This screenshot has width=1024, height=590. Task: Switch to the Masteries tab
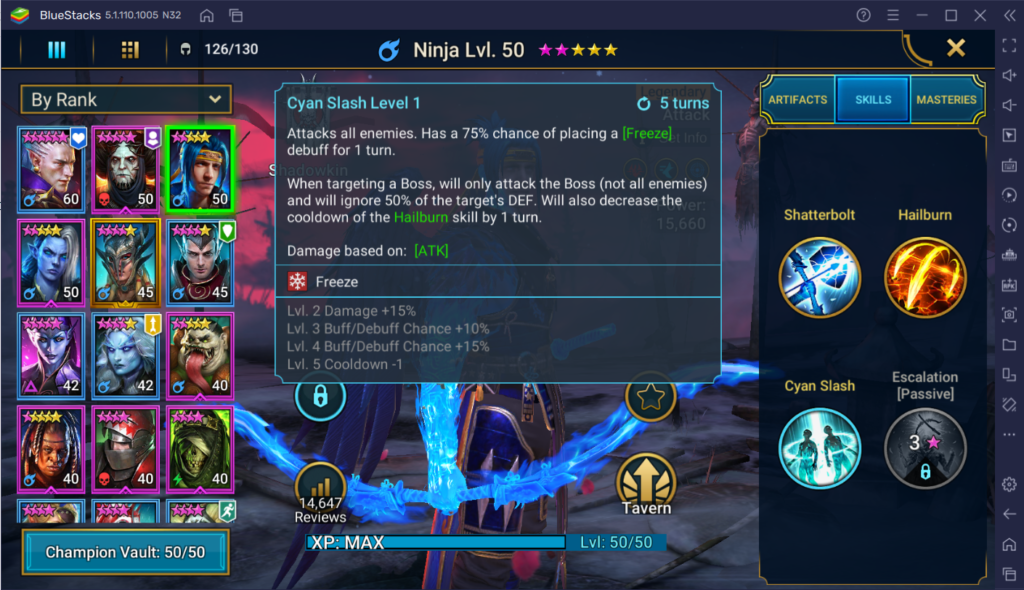(946, 100)
